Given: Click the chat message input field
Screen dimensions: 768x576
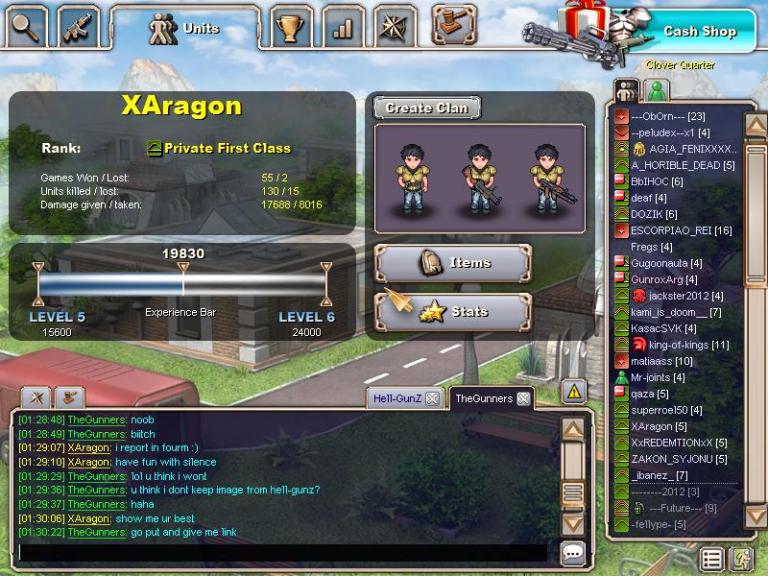Looking at the screenshot, I should point(282,551).
